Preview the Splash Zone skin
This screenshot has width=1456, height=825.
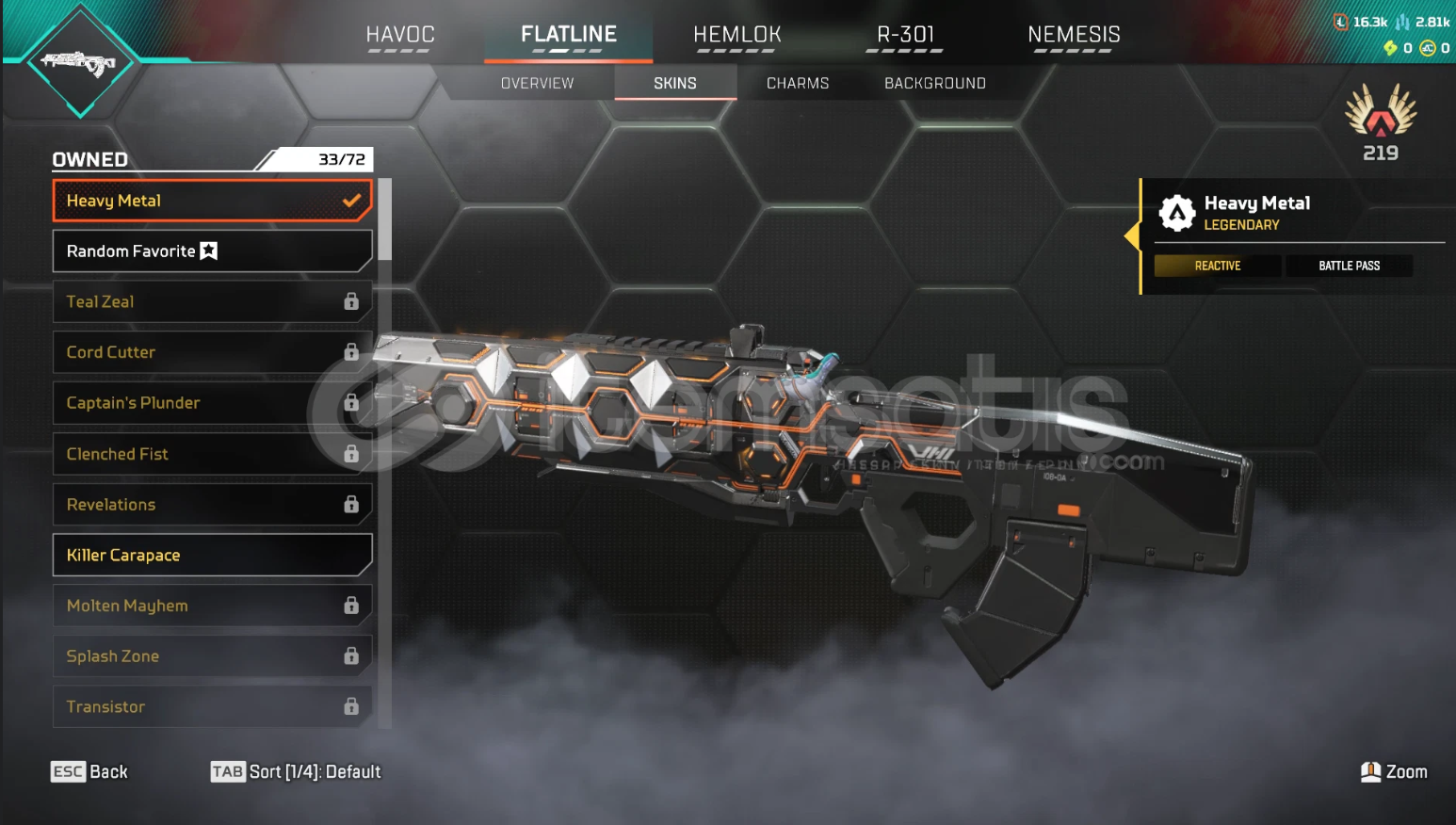[x=212, y=656]
